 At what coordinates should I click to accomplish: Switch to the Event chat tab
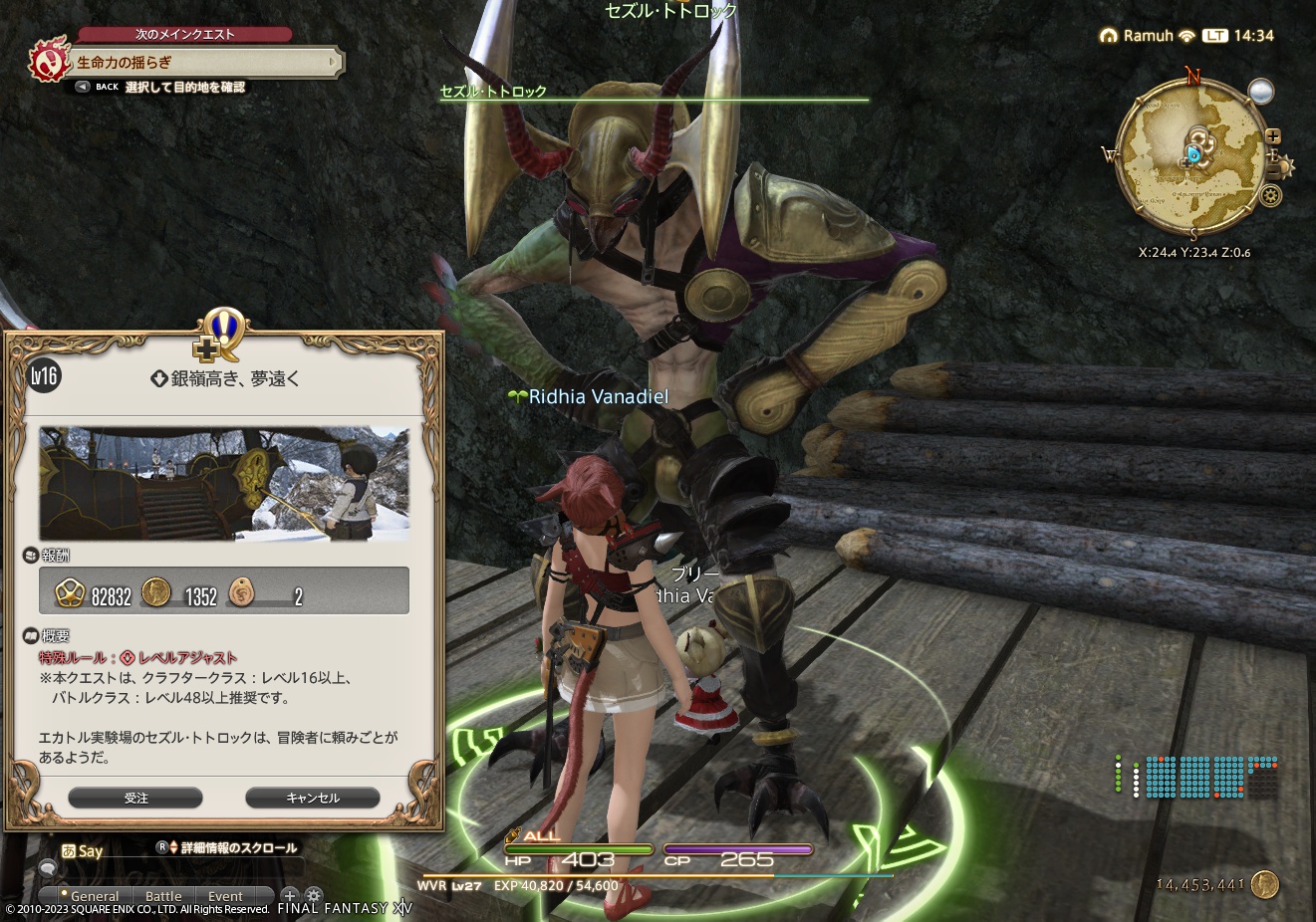pyautogui.click(x=225, y=896)
